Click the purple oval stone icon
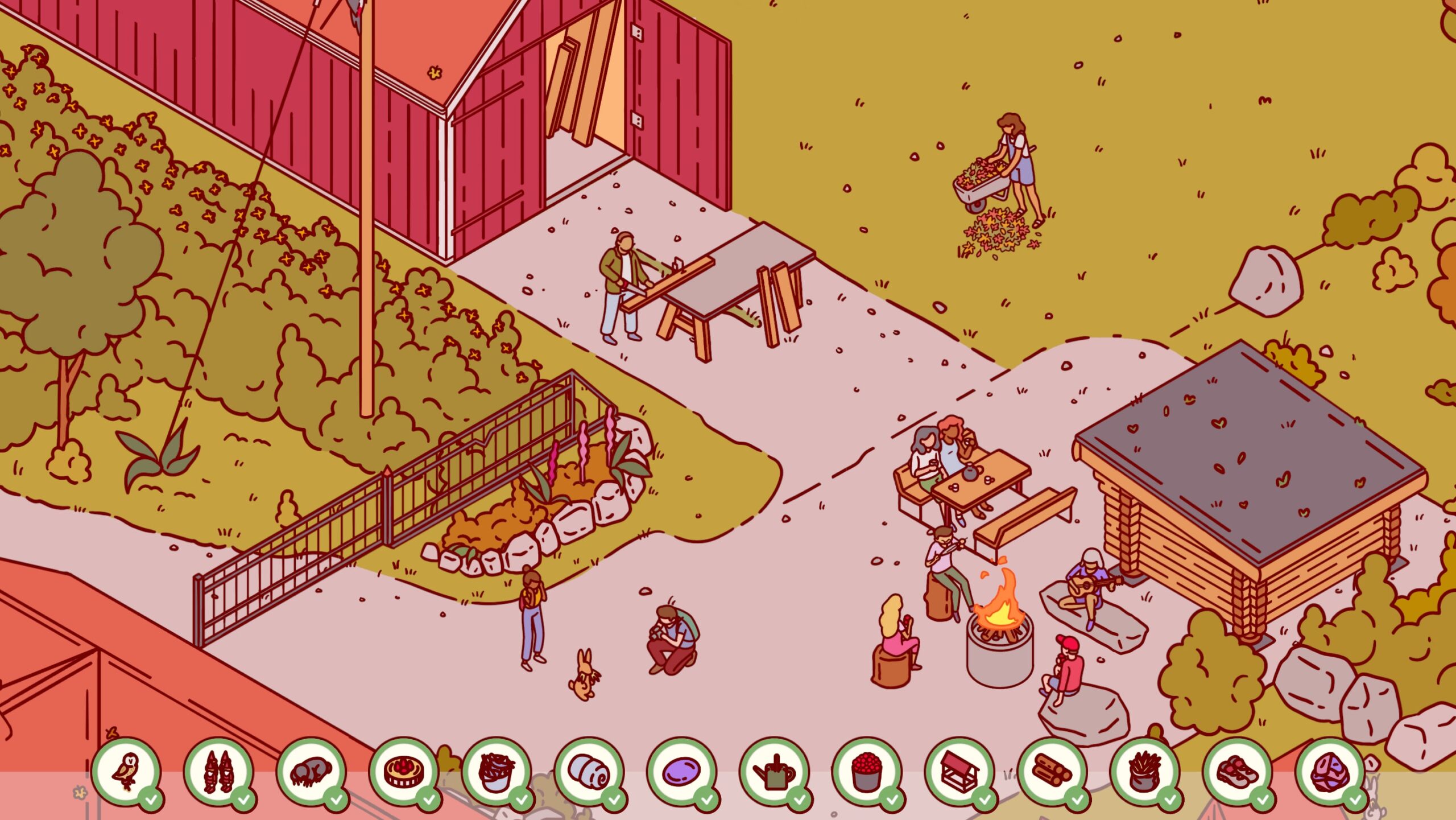 click(682, 772)
